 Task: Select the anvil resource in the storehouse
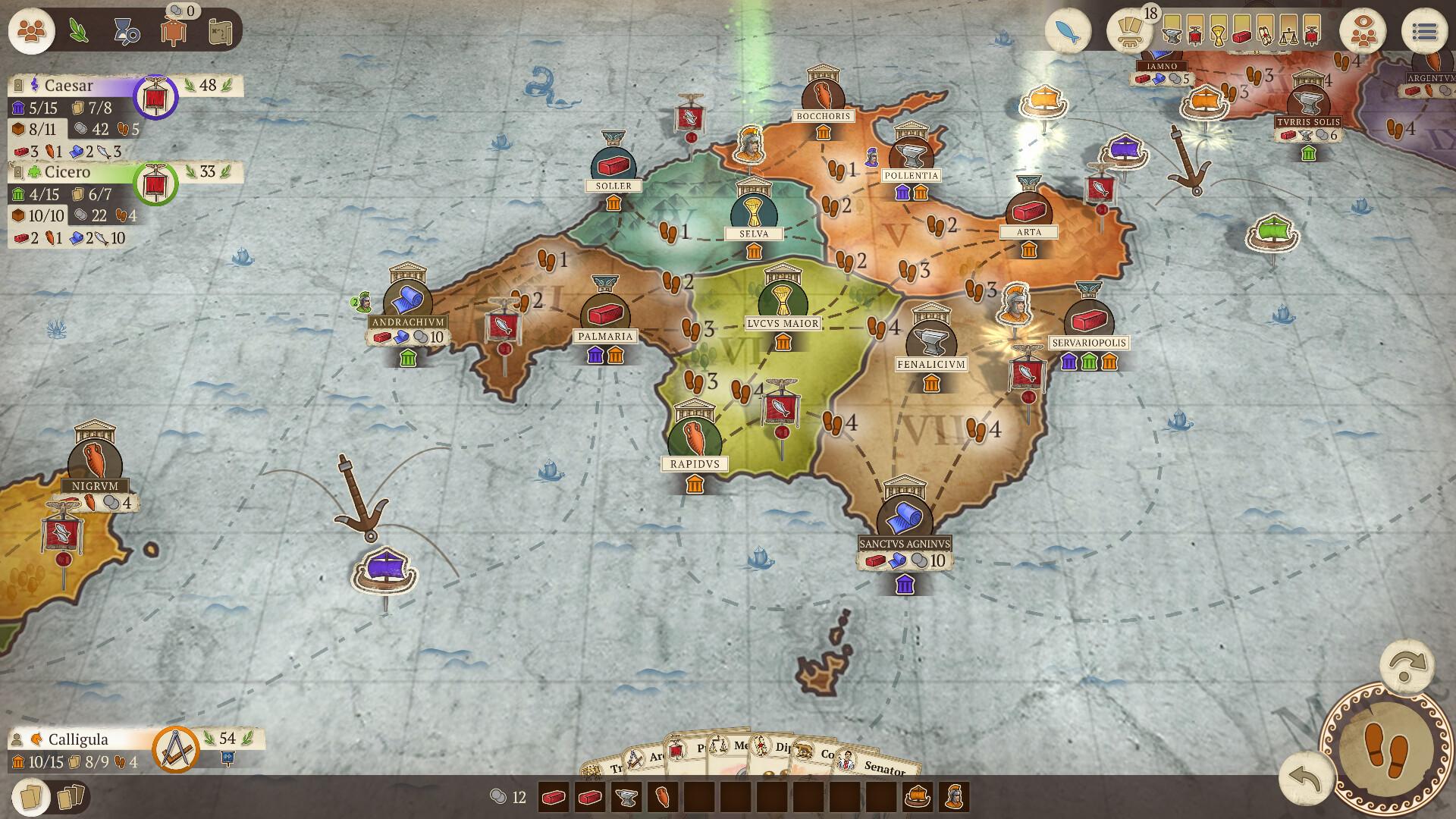(625, 799)
